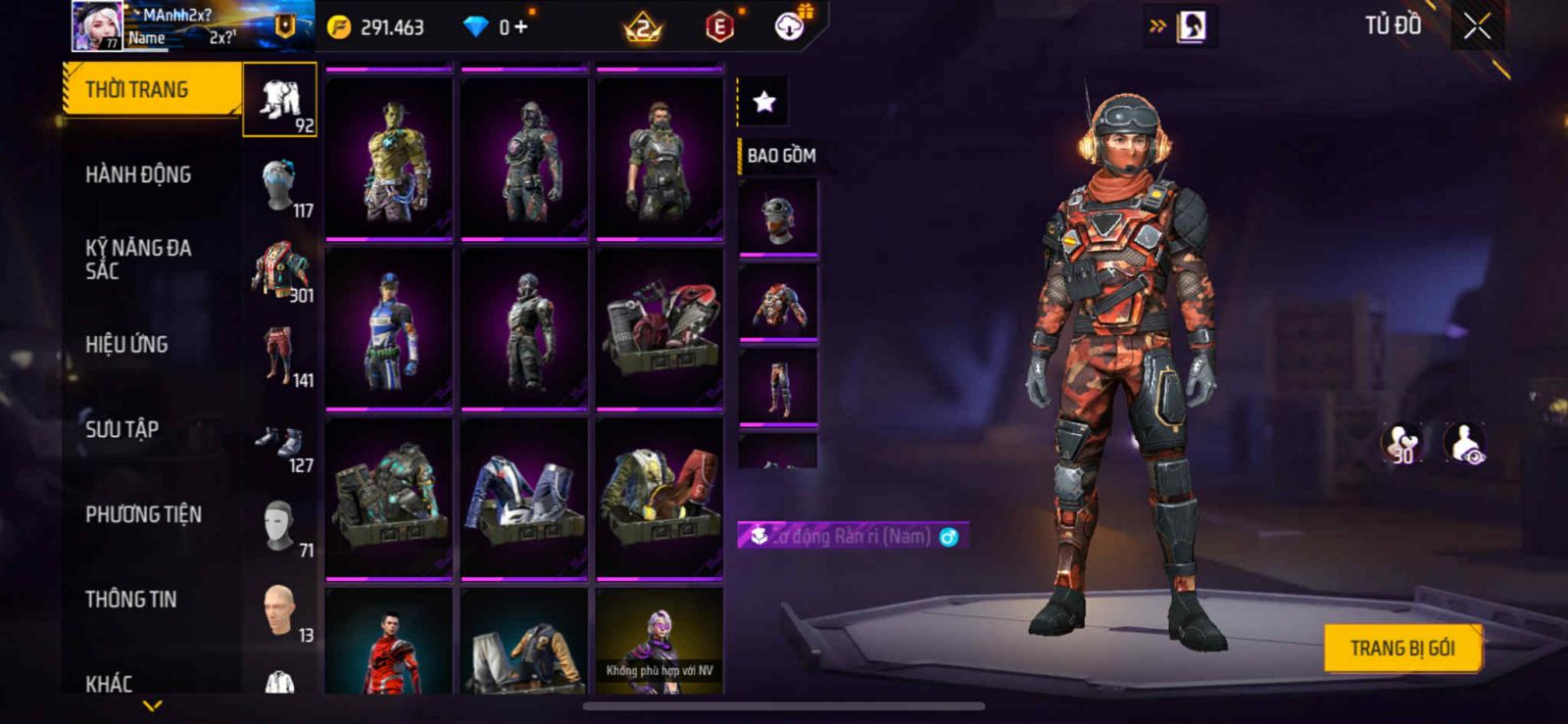Viewport: 1568px width, 724px height.
Task: Select the included red camo top
Action: pyautogui.click(x=778, y=304)
